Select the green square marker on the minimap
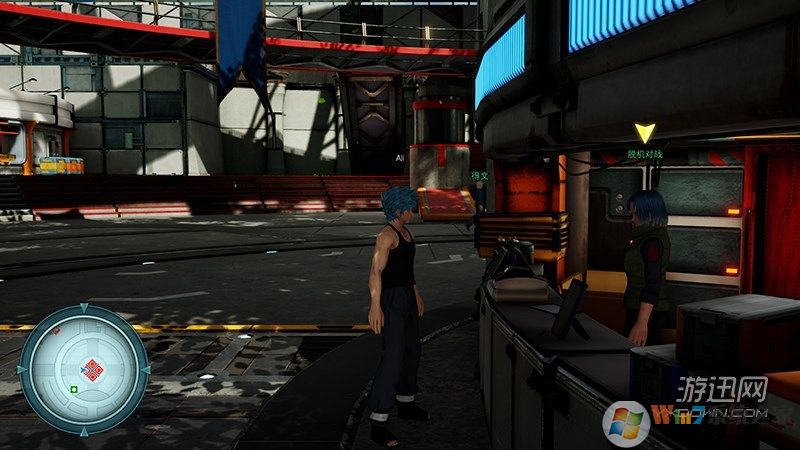 coord(74,388)
